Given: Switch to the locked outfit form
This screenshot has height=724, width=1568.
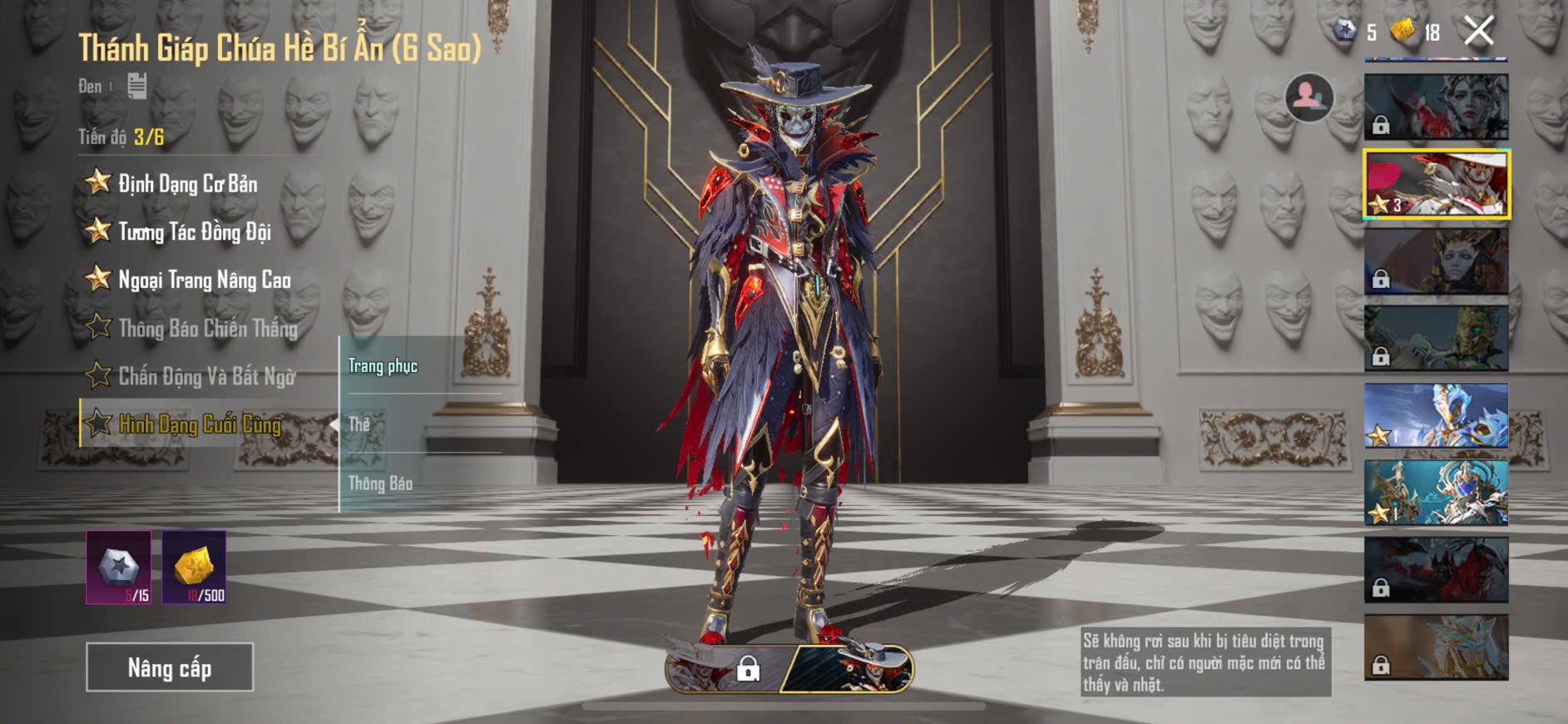Looking at the screenshot, I should [725, 668].
